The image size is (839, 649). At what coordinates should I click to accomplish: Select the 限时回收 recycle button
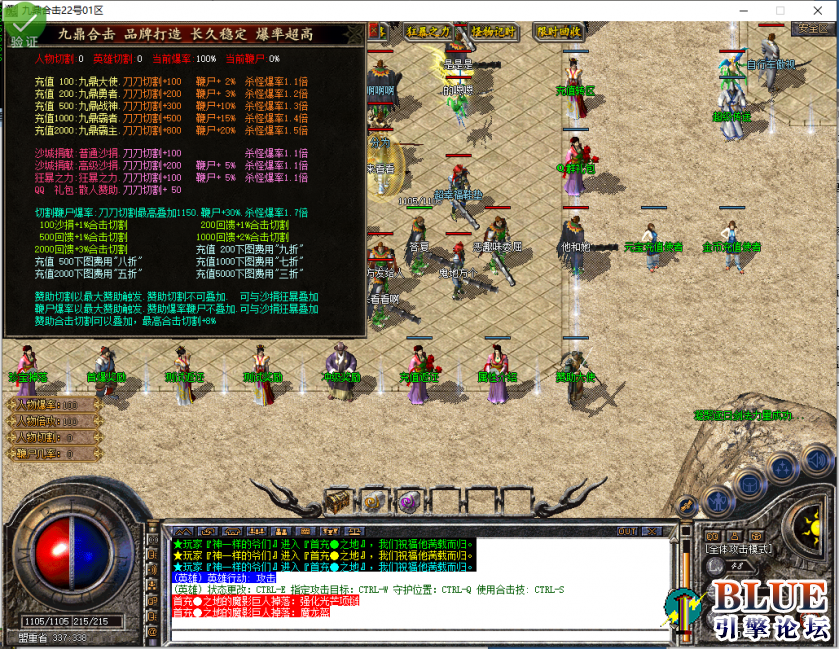pos(559,31)
